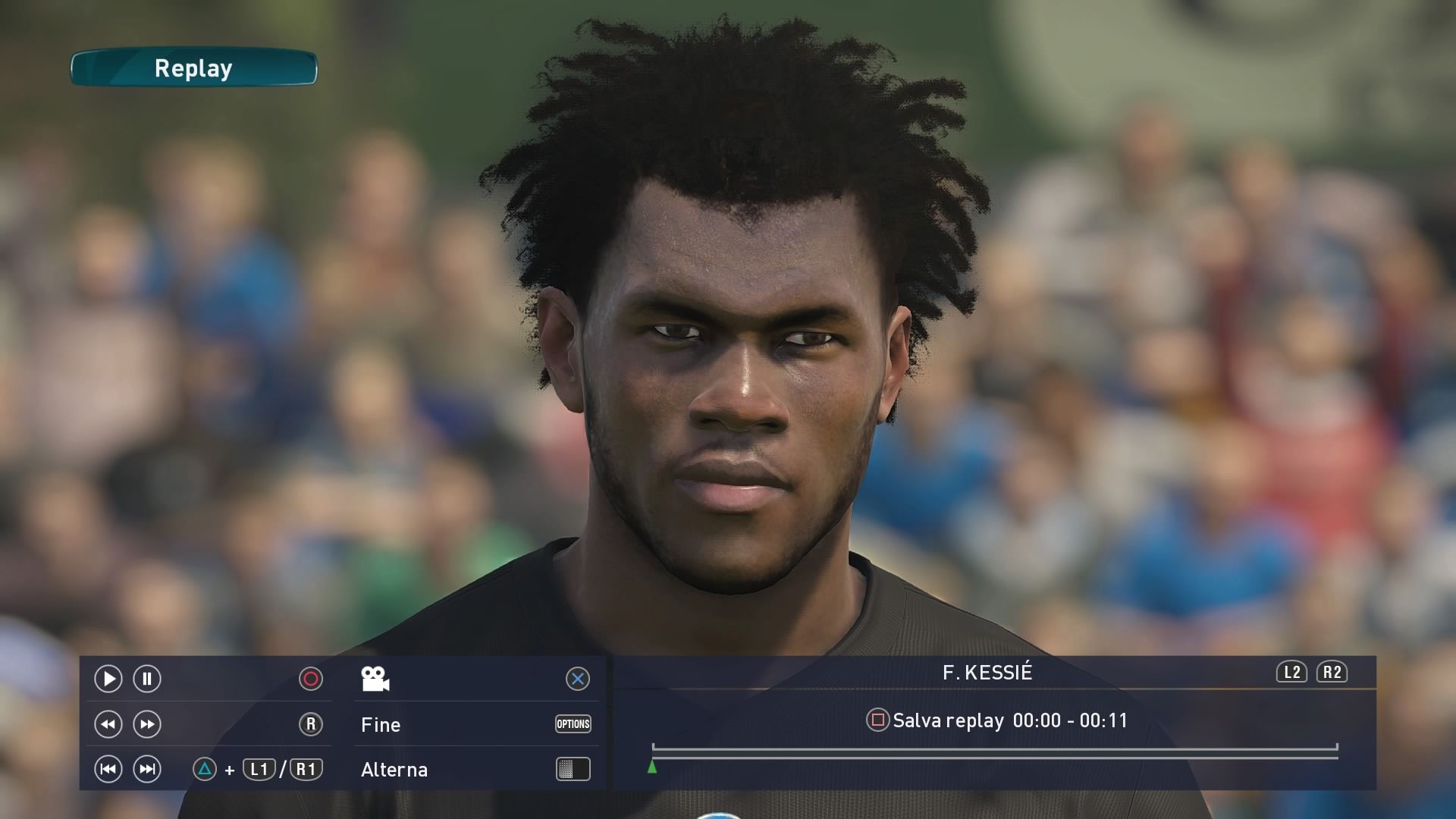
Task: Select the Alterna option
Action: tap(394, 770)
